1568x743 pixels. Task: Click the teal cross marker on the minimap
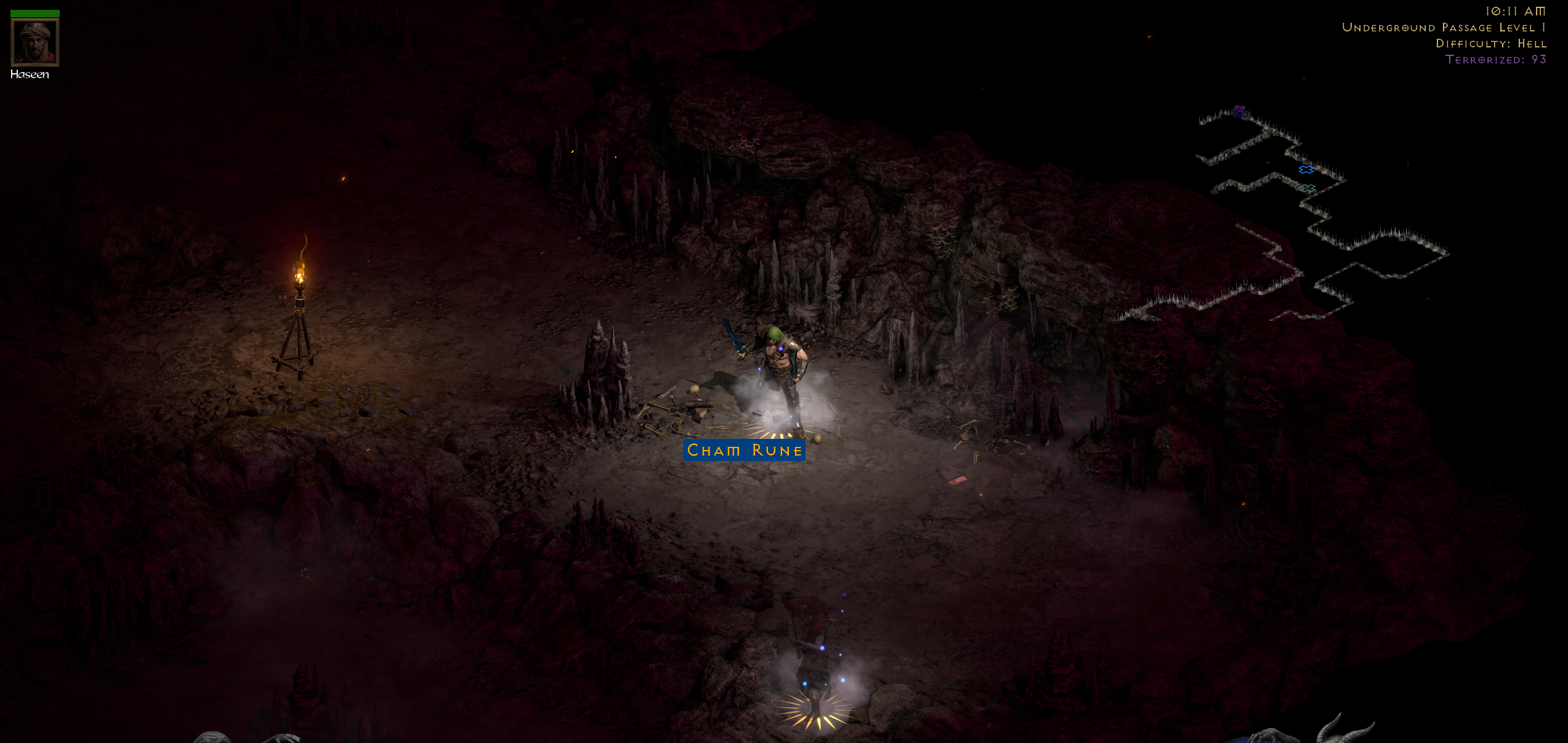click(x=1307, y=189)
